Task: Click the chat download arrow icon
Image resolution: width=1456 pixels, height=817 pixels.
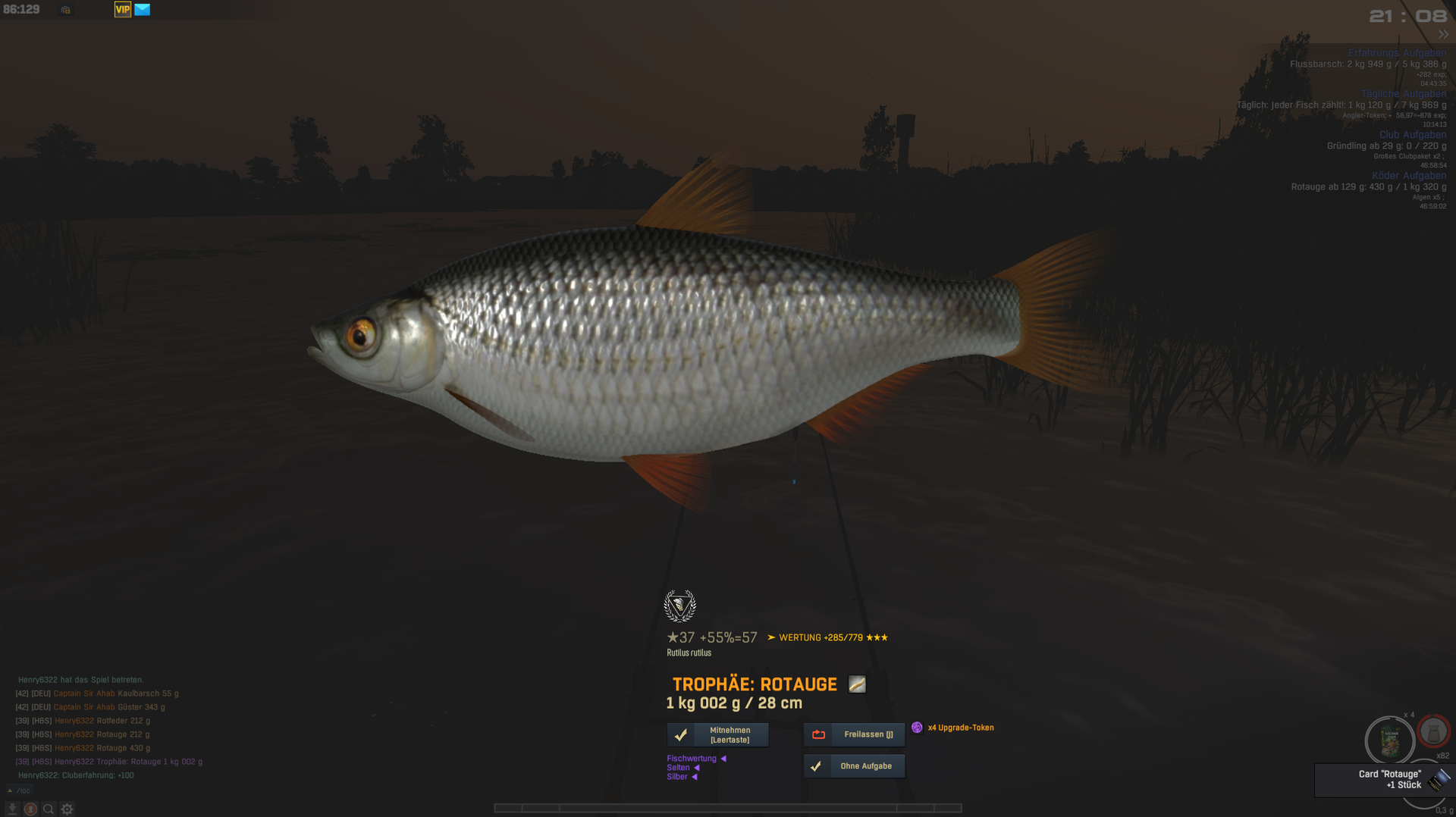Action: (12, 809)
